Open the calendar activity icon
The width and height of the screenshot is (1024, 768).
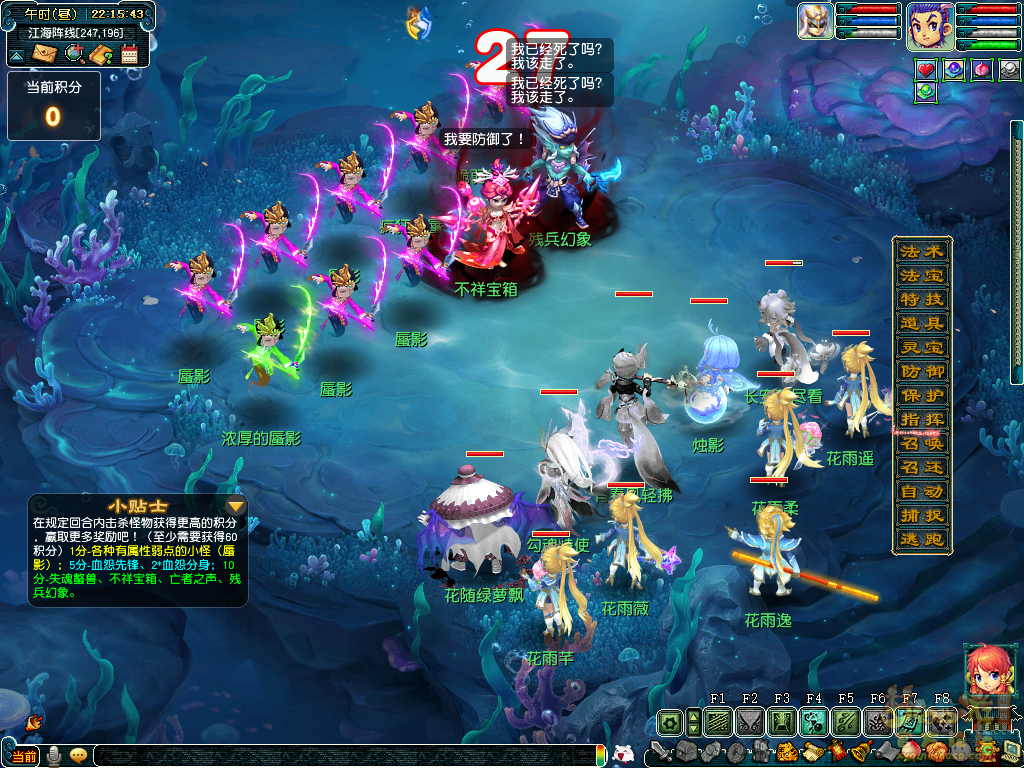[129, 54]
